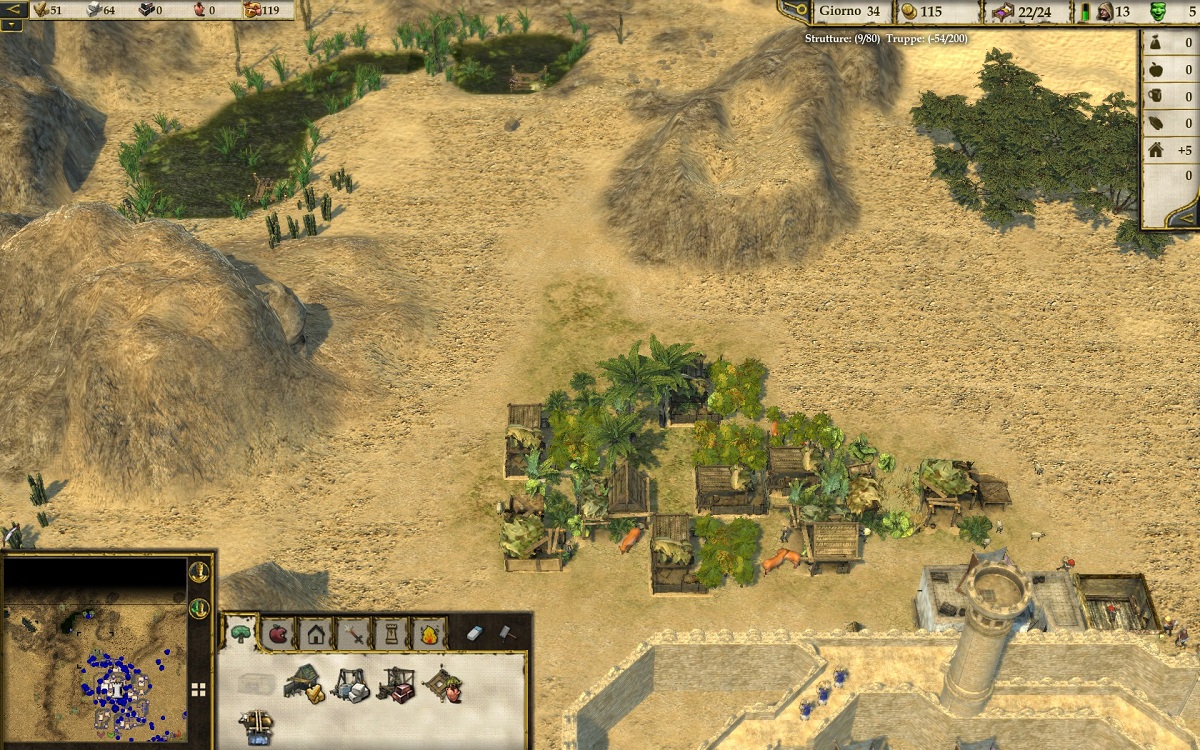Toggle the four-squares grid button by minimap

click(x=199, y=689)
